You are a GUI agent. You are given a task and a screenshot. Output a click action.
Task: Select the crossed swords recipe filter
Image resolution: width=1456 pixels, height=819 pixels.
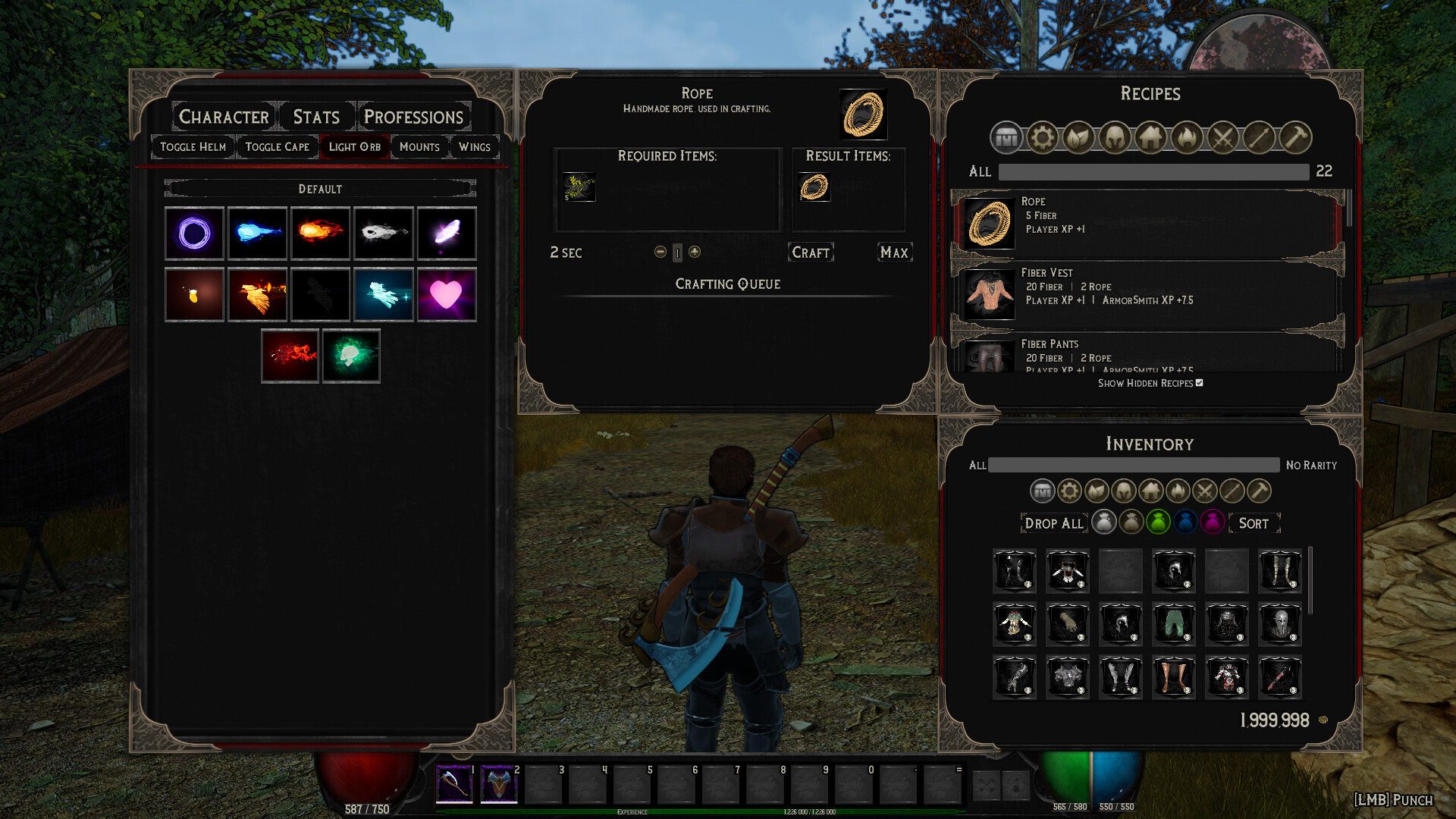1223,138
